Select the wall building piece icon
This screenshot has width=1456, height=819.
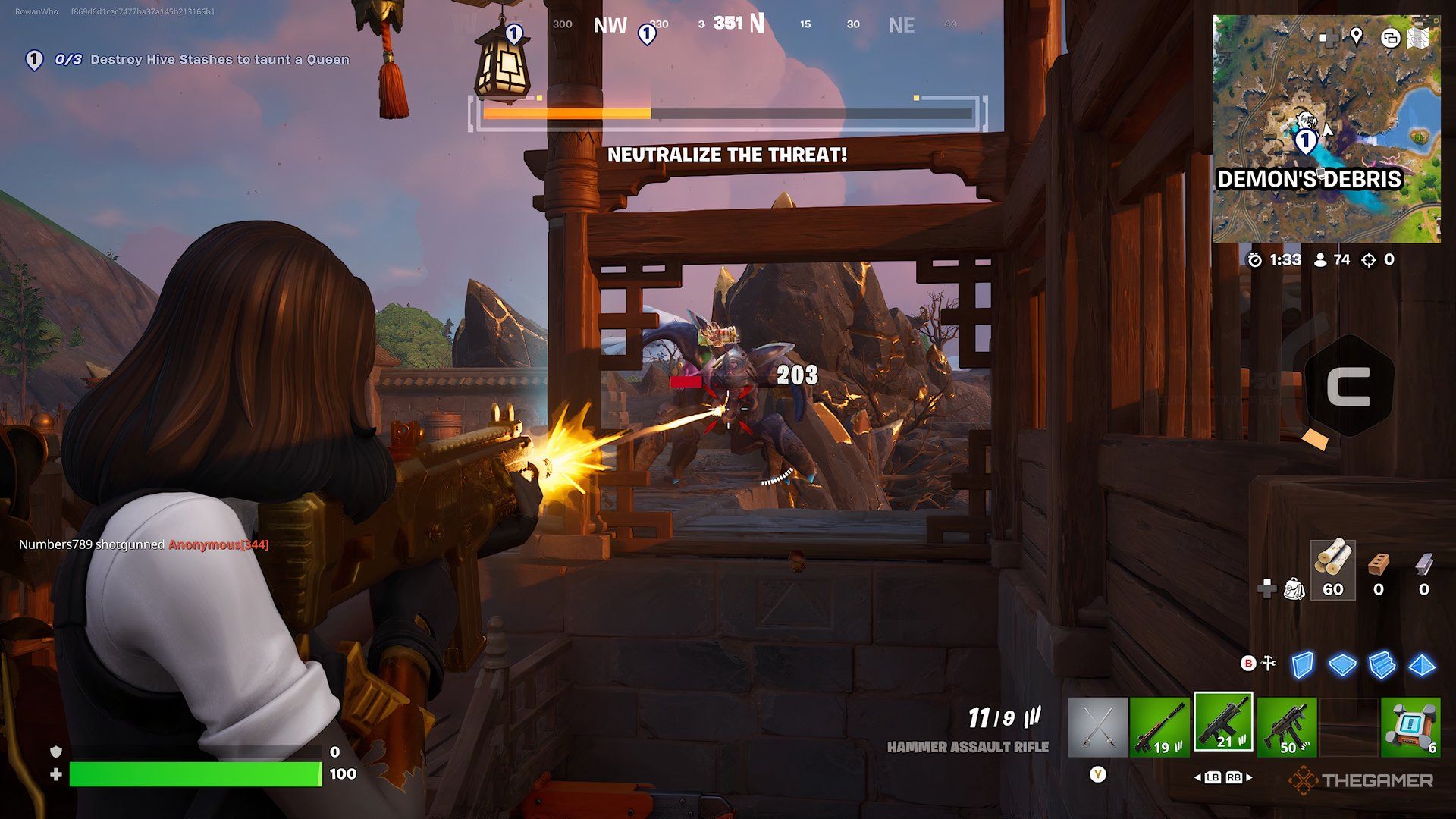click(1302, 664)
